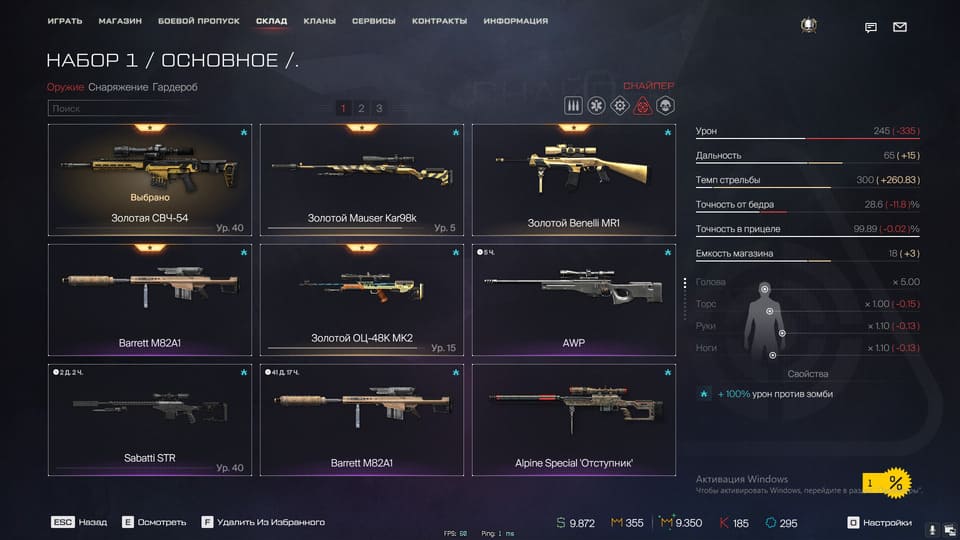The image size is (960, 540).
Task: Pick the AWP sniper rifle
Action: [x=573, y=299]
